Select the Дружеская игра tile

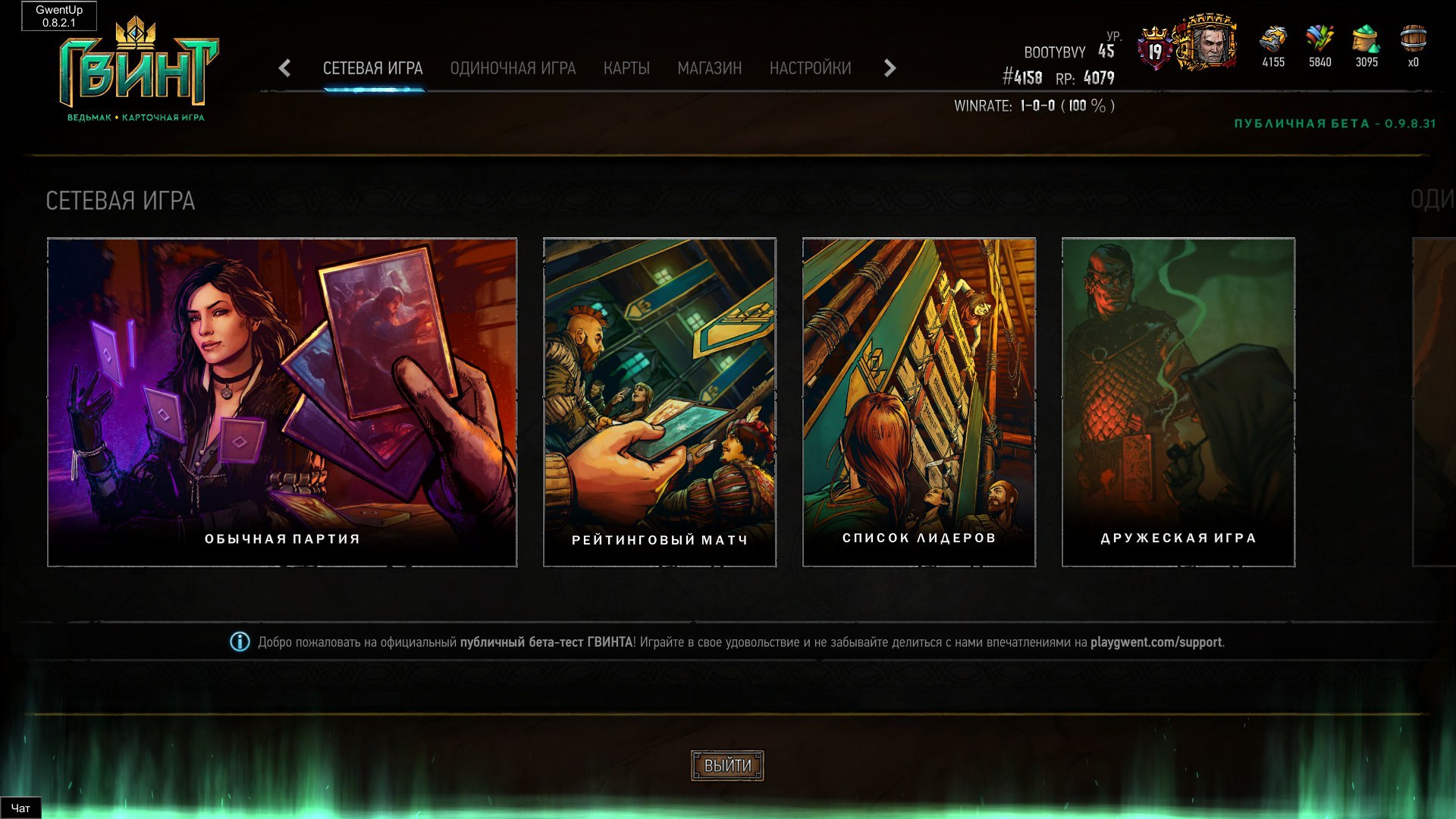point(1178,402)
